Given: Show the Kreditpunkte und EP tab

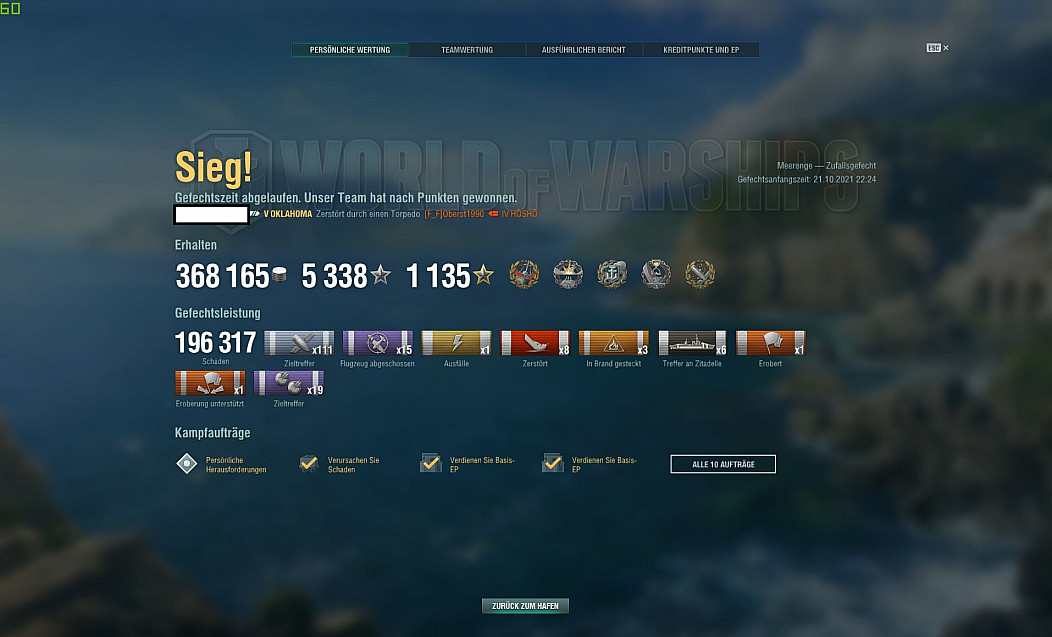Looking at the screenshot, I should coord(700,50).
